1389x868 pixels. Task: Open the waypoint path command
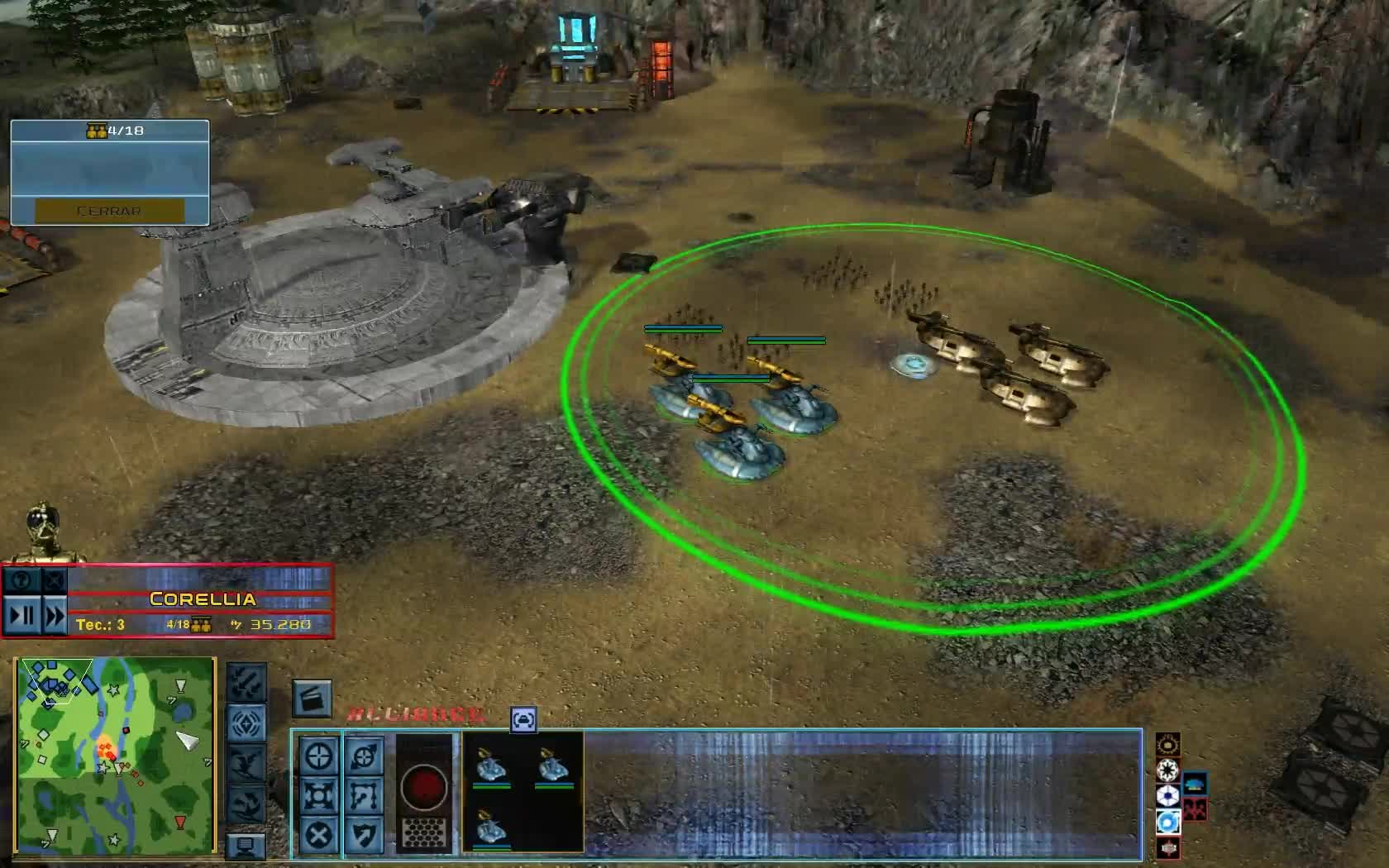click(x=365, y=795)
